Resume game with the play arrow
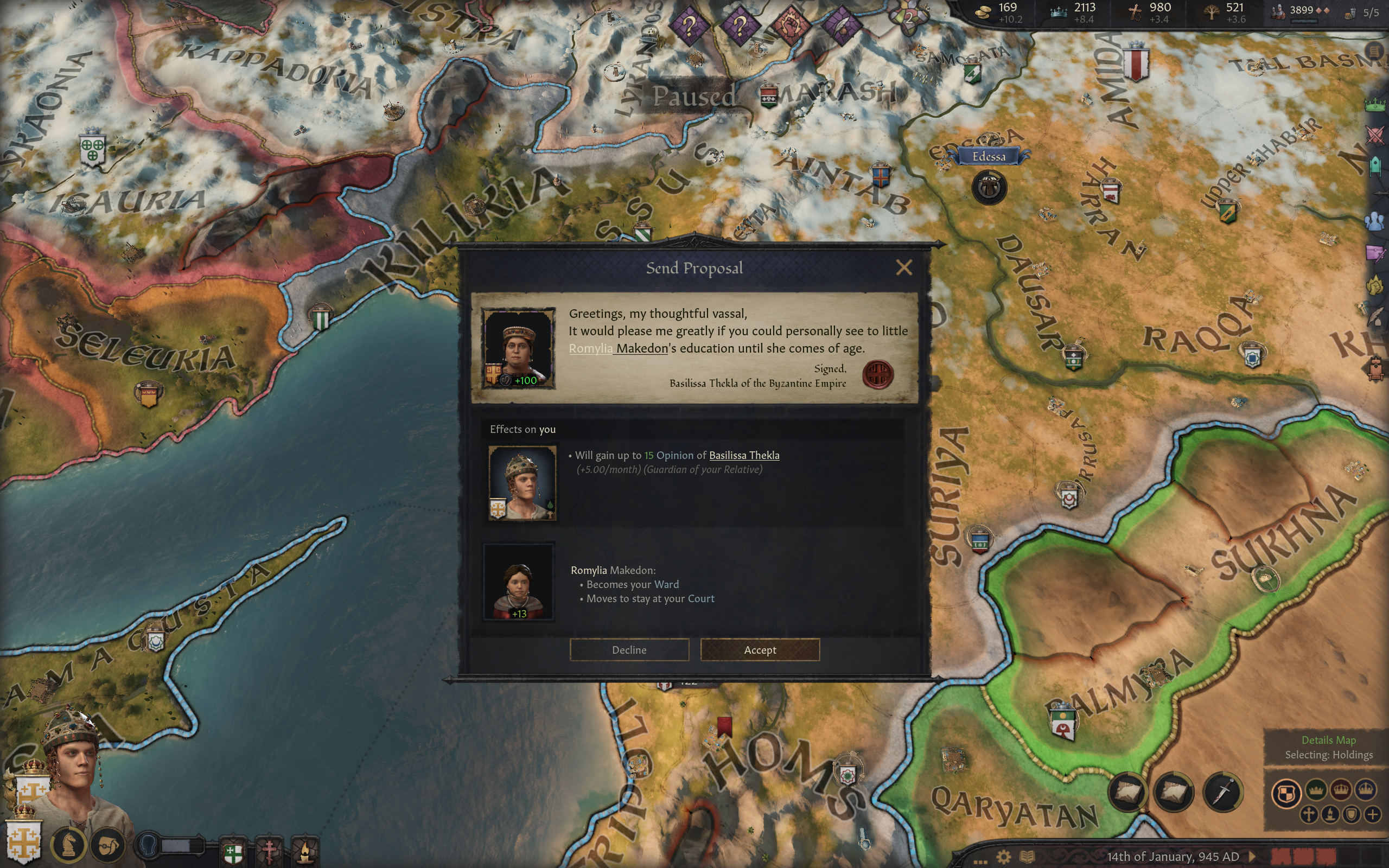This screenshot has width=1389, height=868. tap(1252, 857)
